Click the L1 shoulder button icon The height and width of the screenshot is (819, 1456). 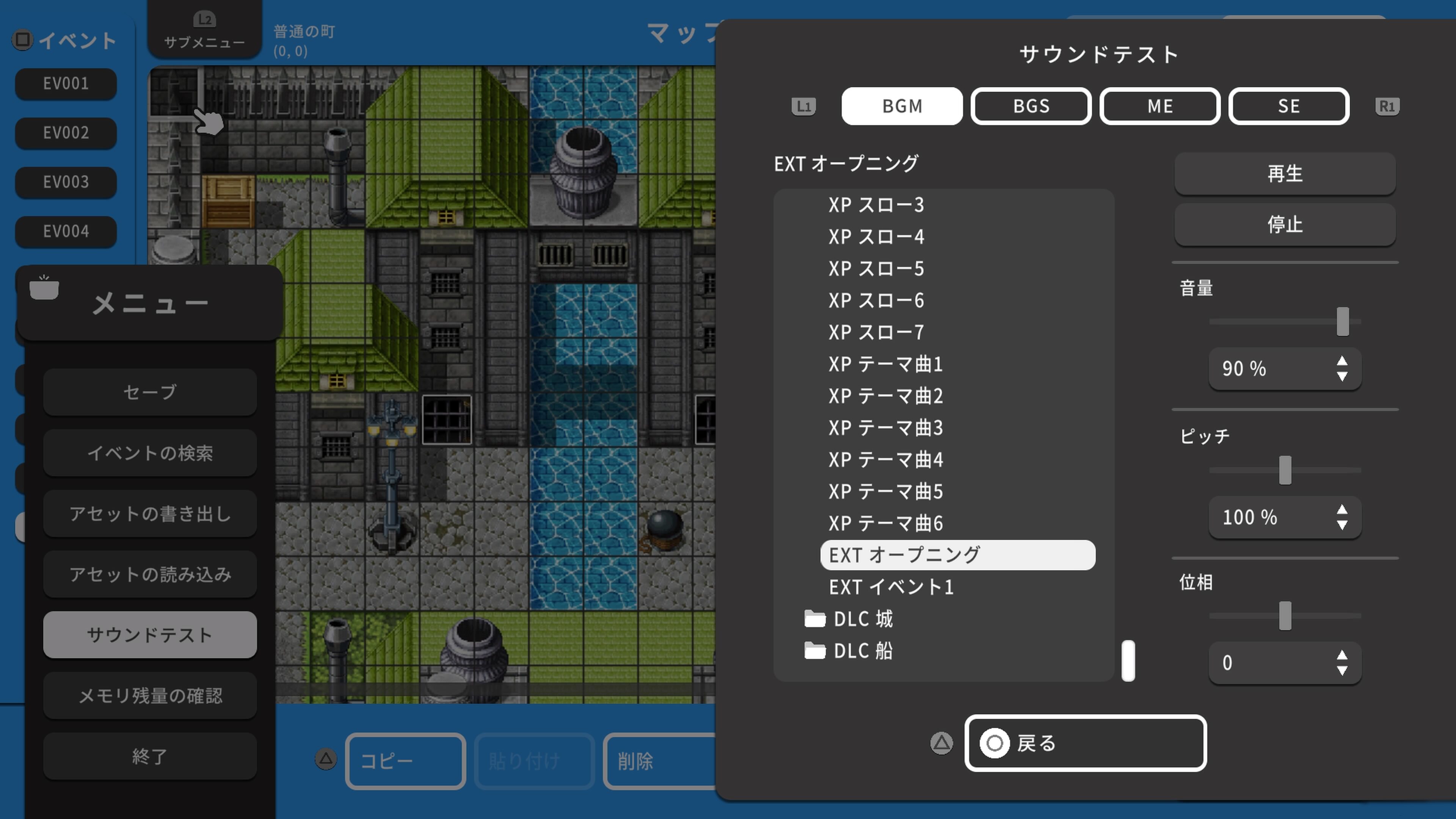tap(803, 106)
